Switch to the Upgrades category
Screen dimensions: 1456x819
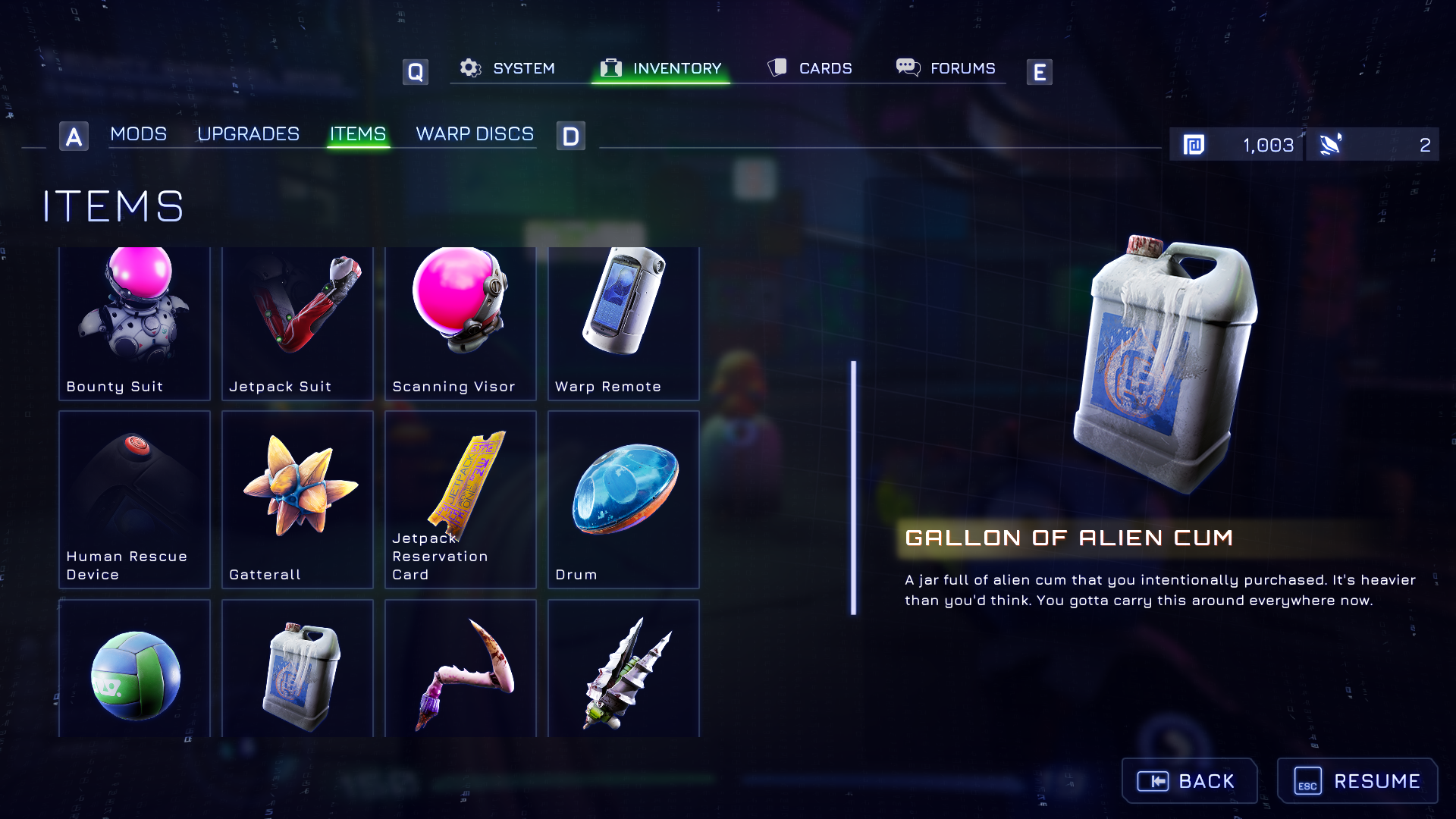(248, 134)
